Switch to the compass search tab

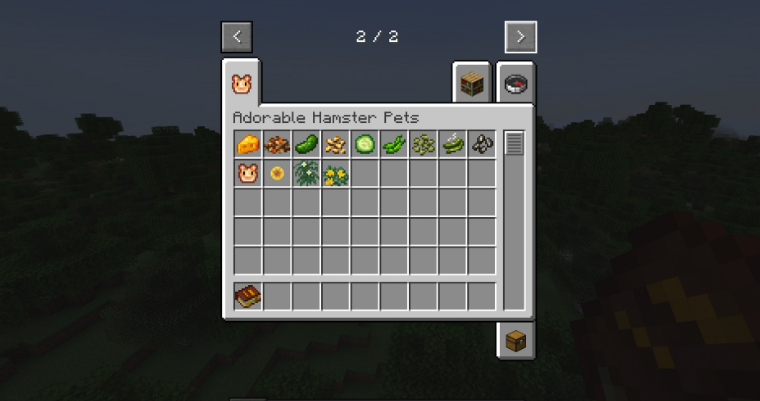[x=516, y=85]
